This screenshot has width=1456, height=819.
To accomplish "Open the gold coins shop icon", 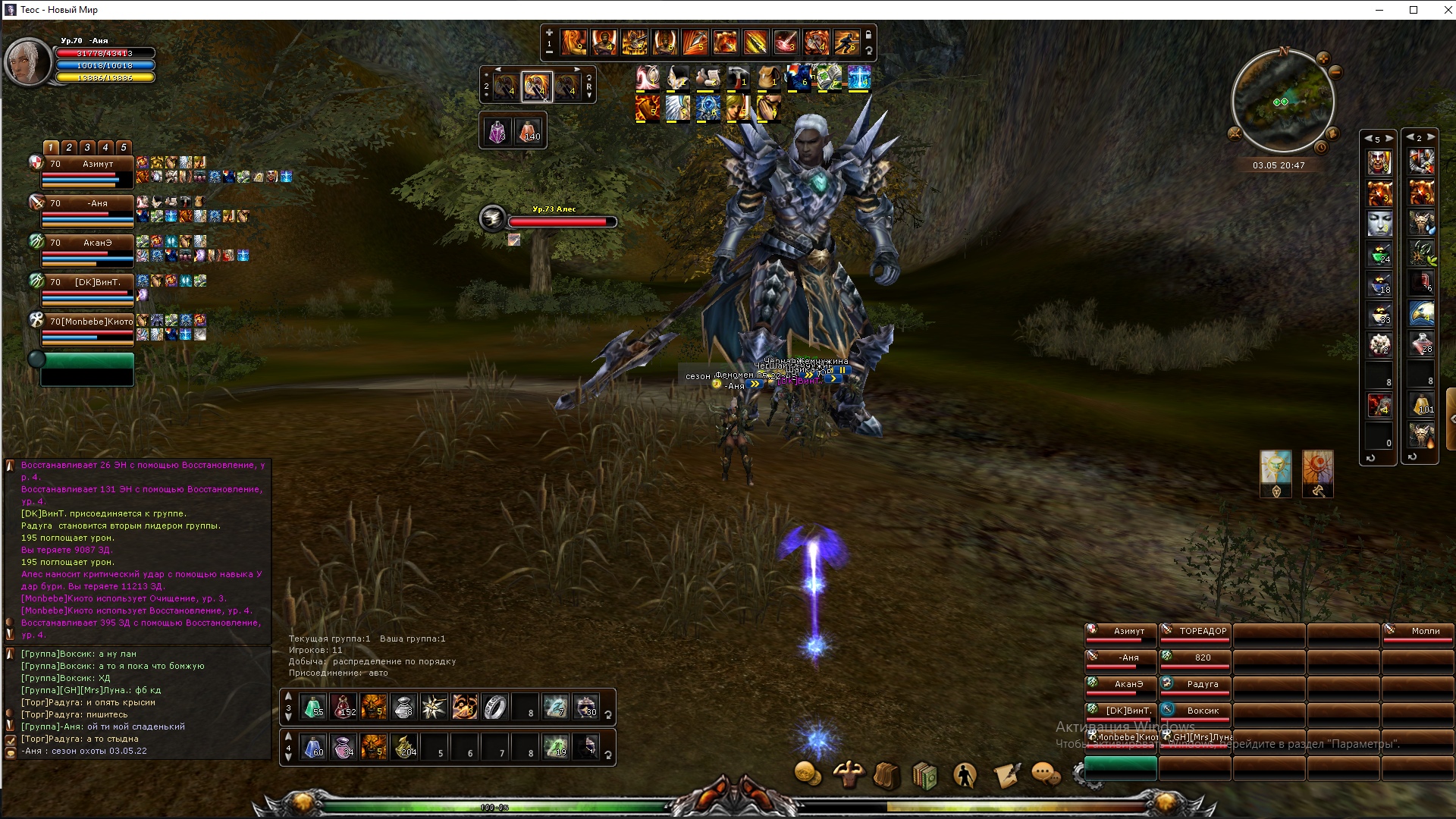I will coord(808,775).
